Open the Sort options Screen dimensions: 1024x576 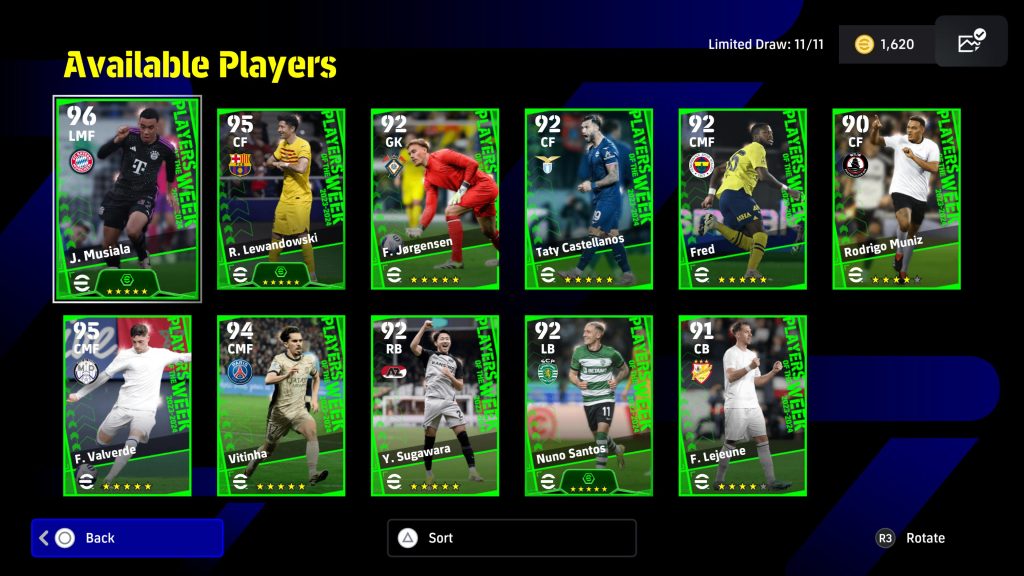[x=511, y=538]
